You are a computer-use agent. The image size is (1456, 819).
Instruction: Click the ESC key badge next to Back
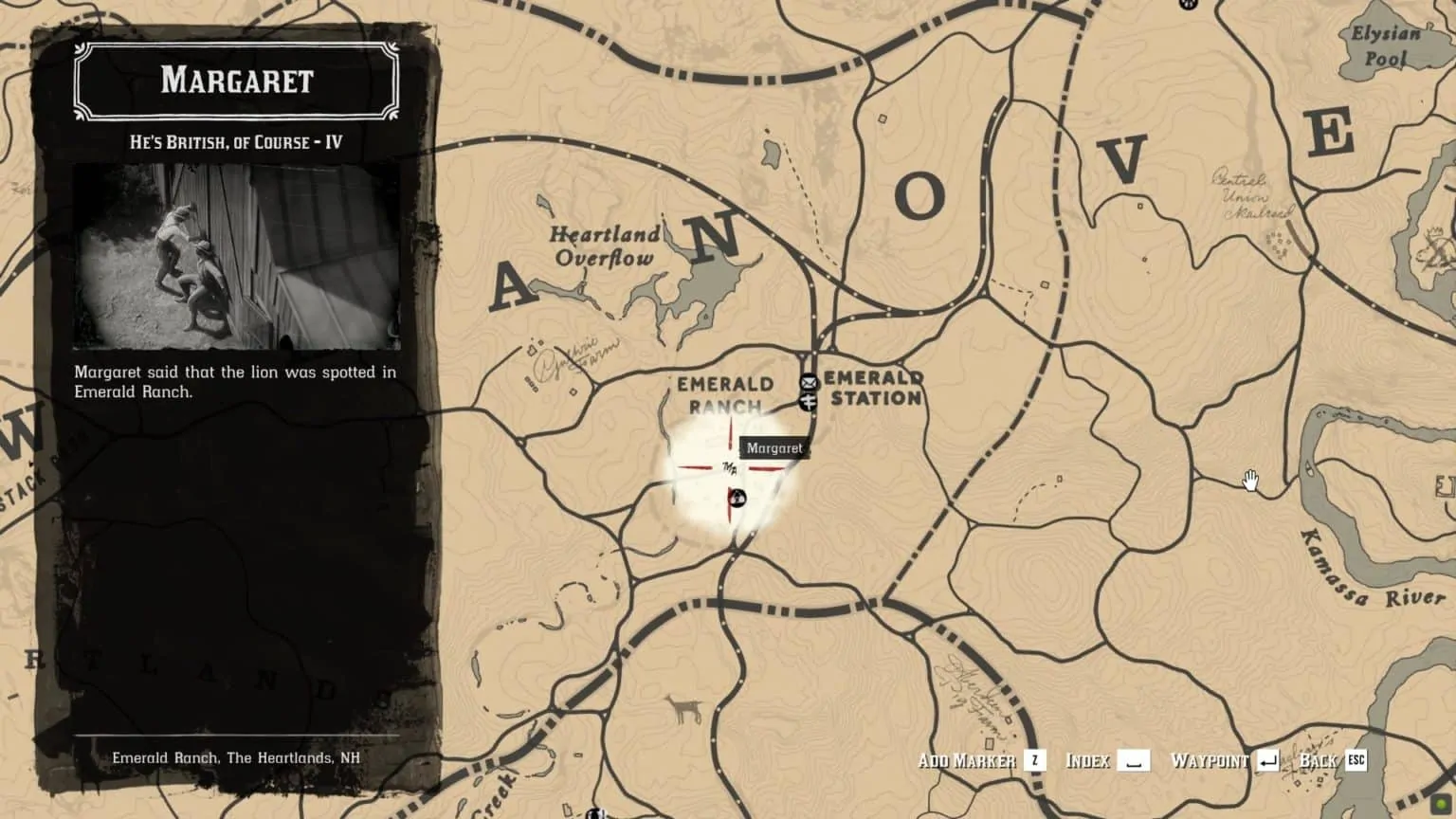pos(1356,760)
